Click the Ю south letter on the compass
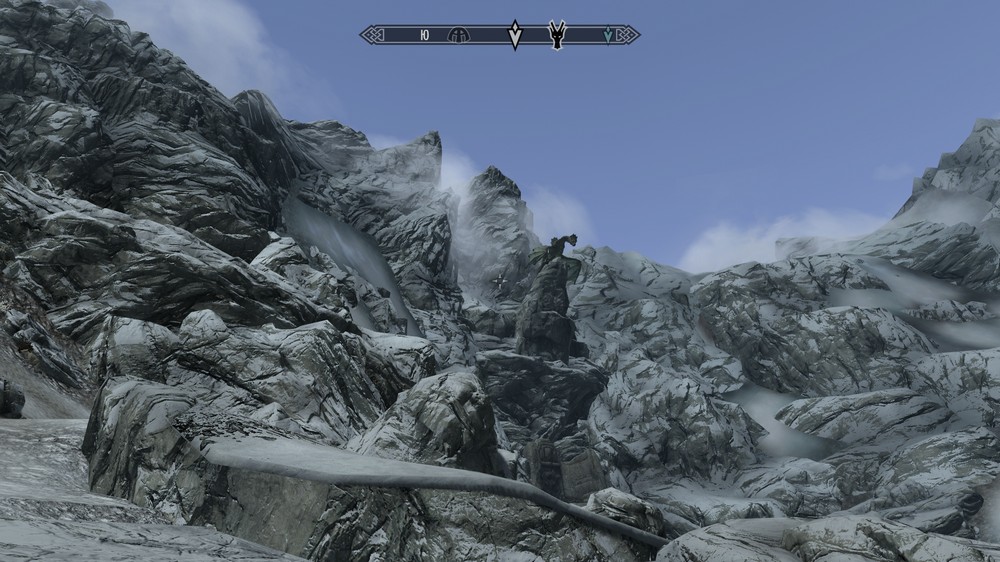 click(425, 35)
